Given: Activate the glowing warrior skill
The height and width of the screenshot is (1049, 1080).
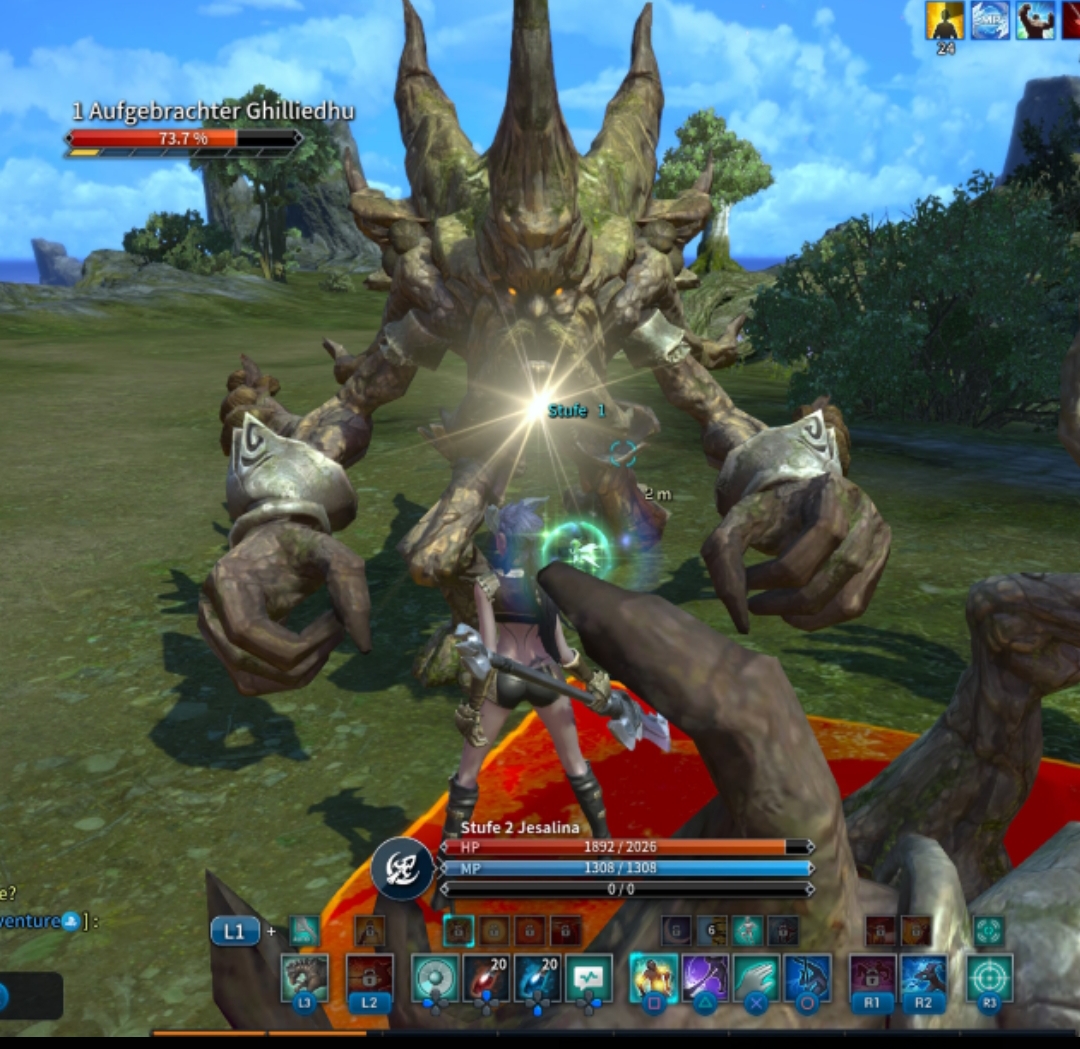Looking at the screenshot, I should [654, 977].
